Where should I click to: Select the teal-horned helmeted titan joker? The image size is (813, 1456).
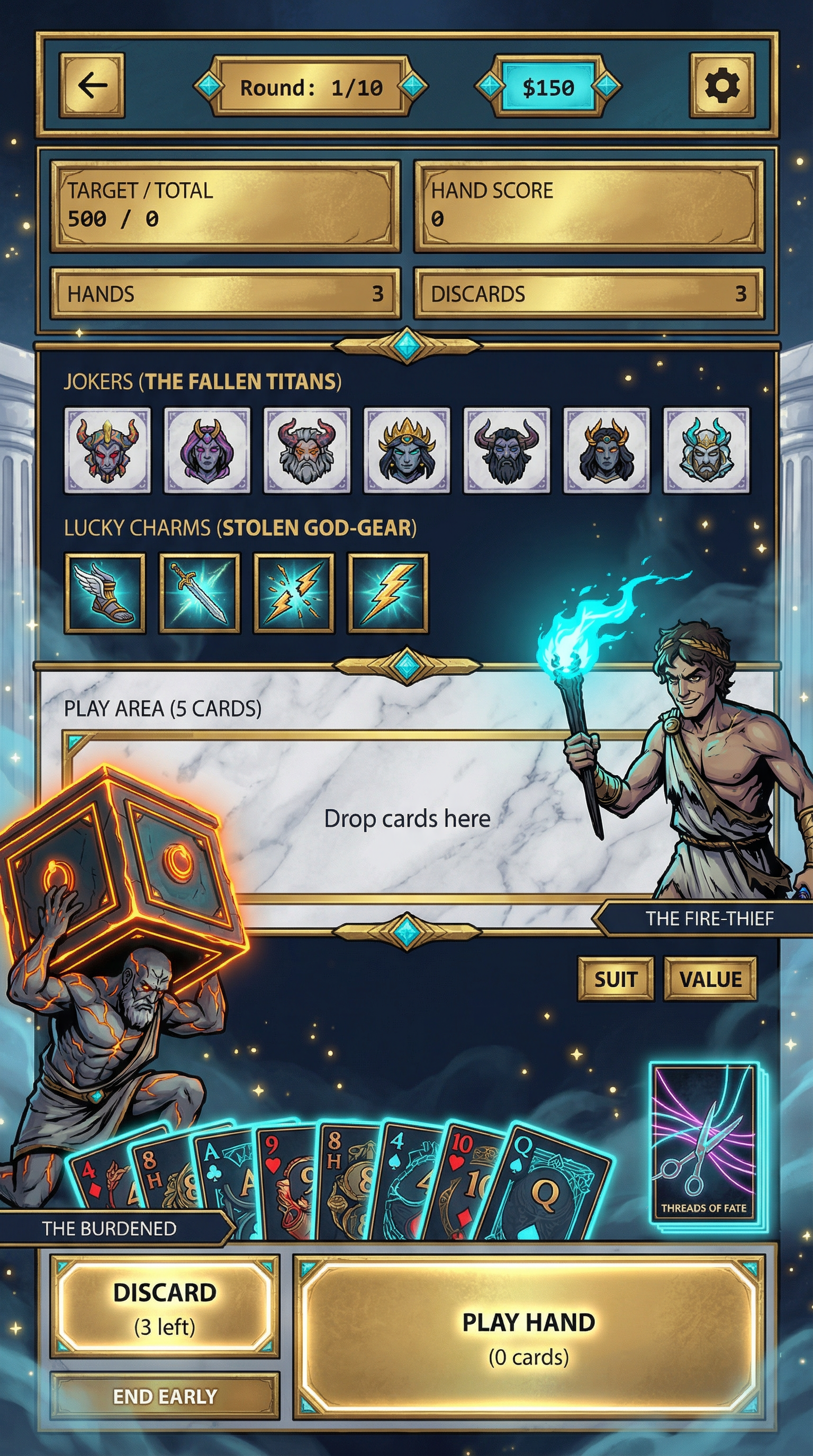[706, 450]
